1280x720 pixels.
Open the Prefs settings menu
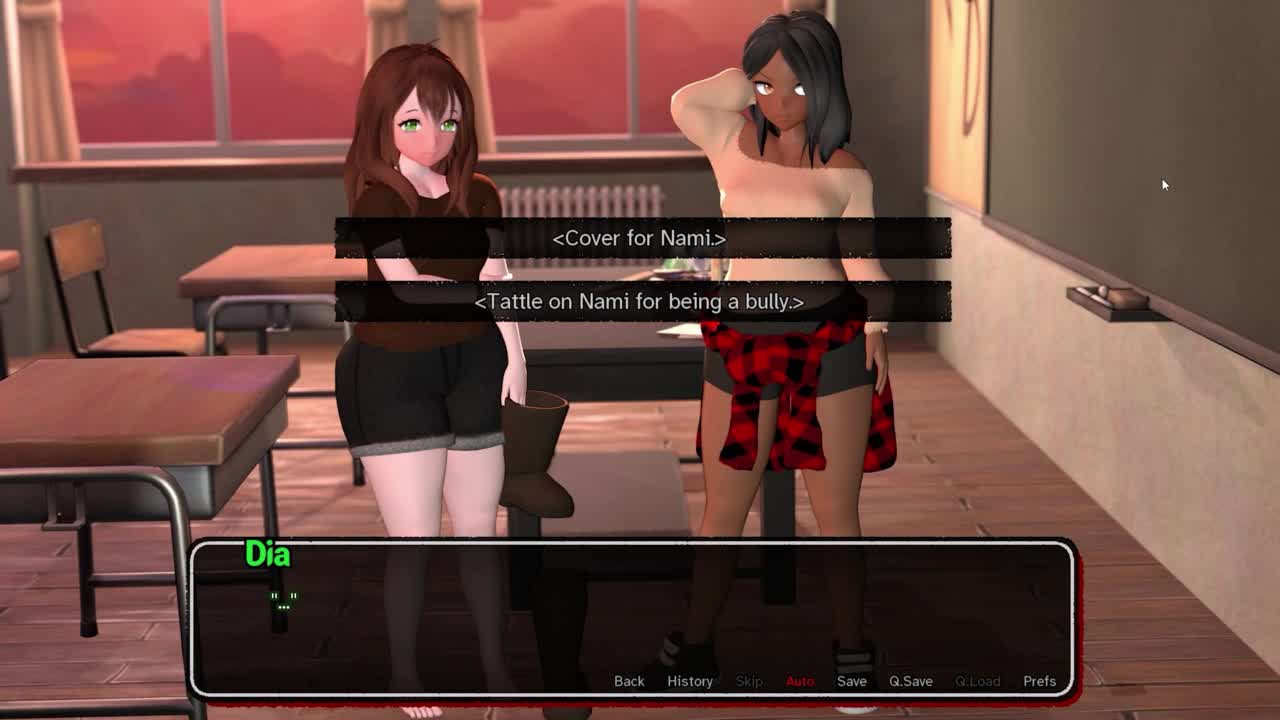(1039, 681)
